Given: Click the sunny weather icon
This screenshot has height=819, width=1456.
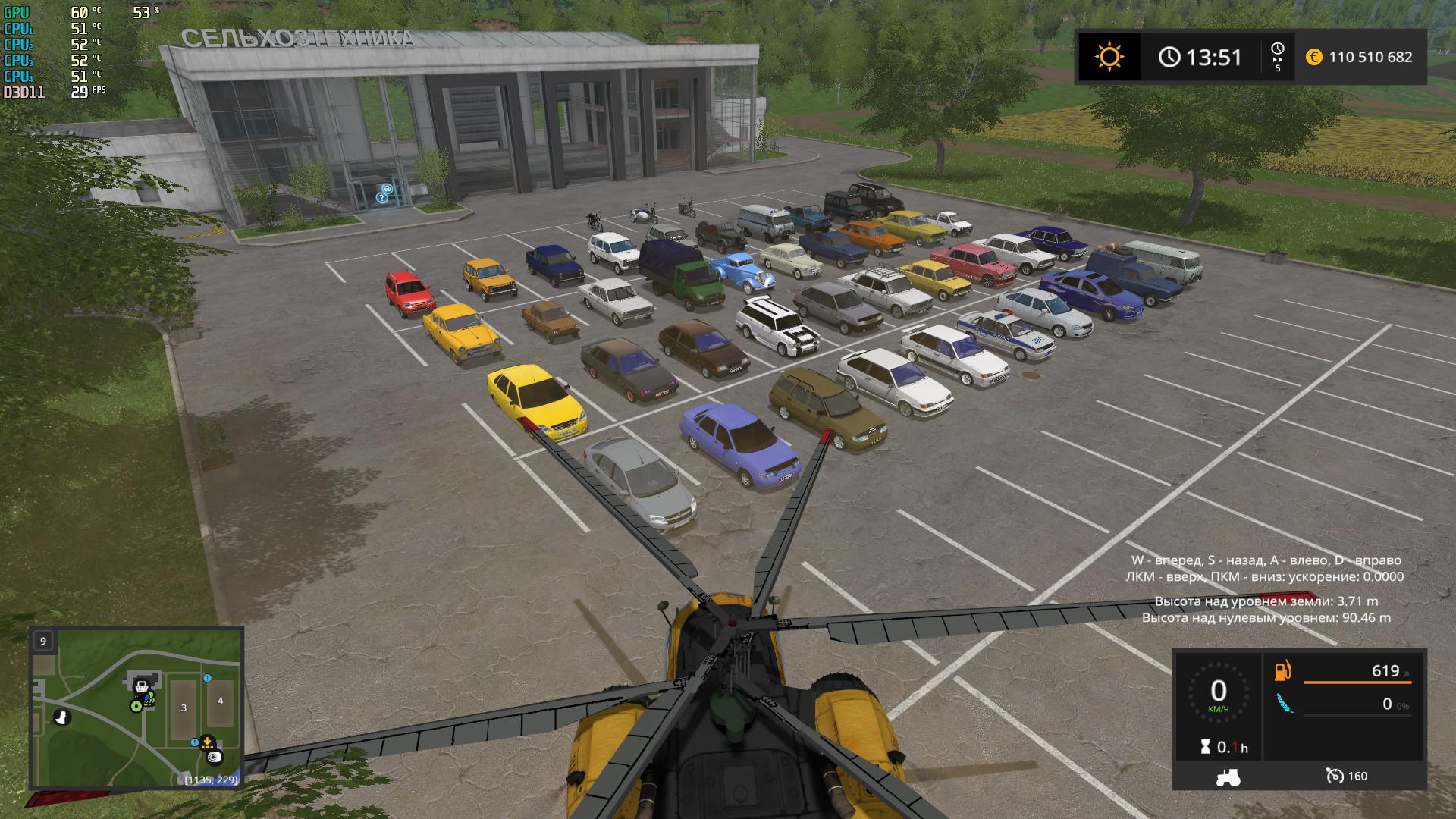Looking at the screenshot, I should [1109, 57].
